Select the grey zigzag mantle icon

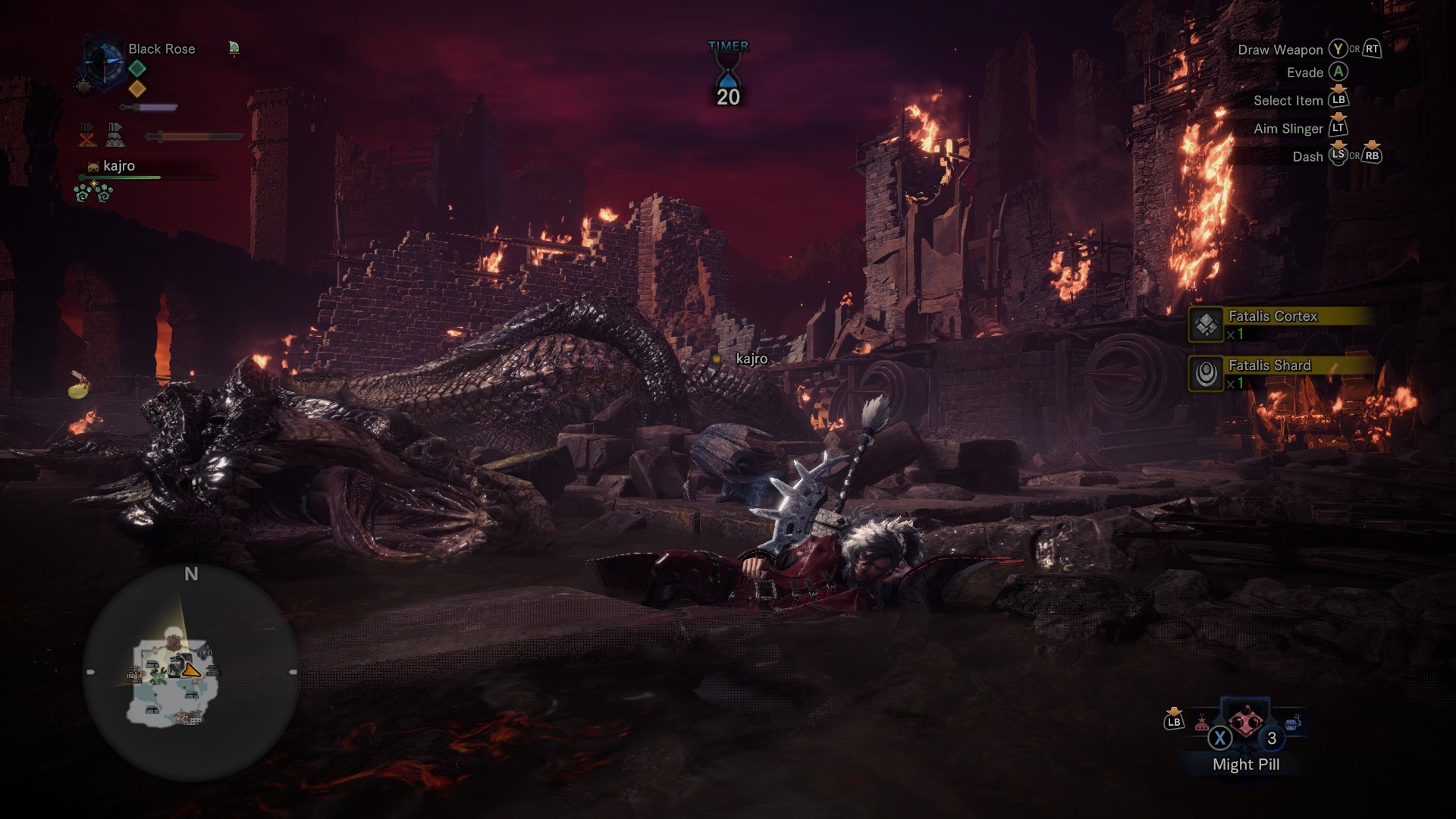point(115,135)
